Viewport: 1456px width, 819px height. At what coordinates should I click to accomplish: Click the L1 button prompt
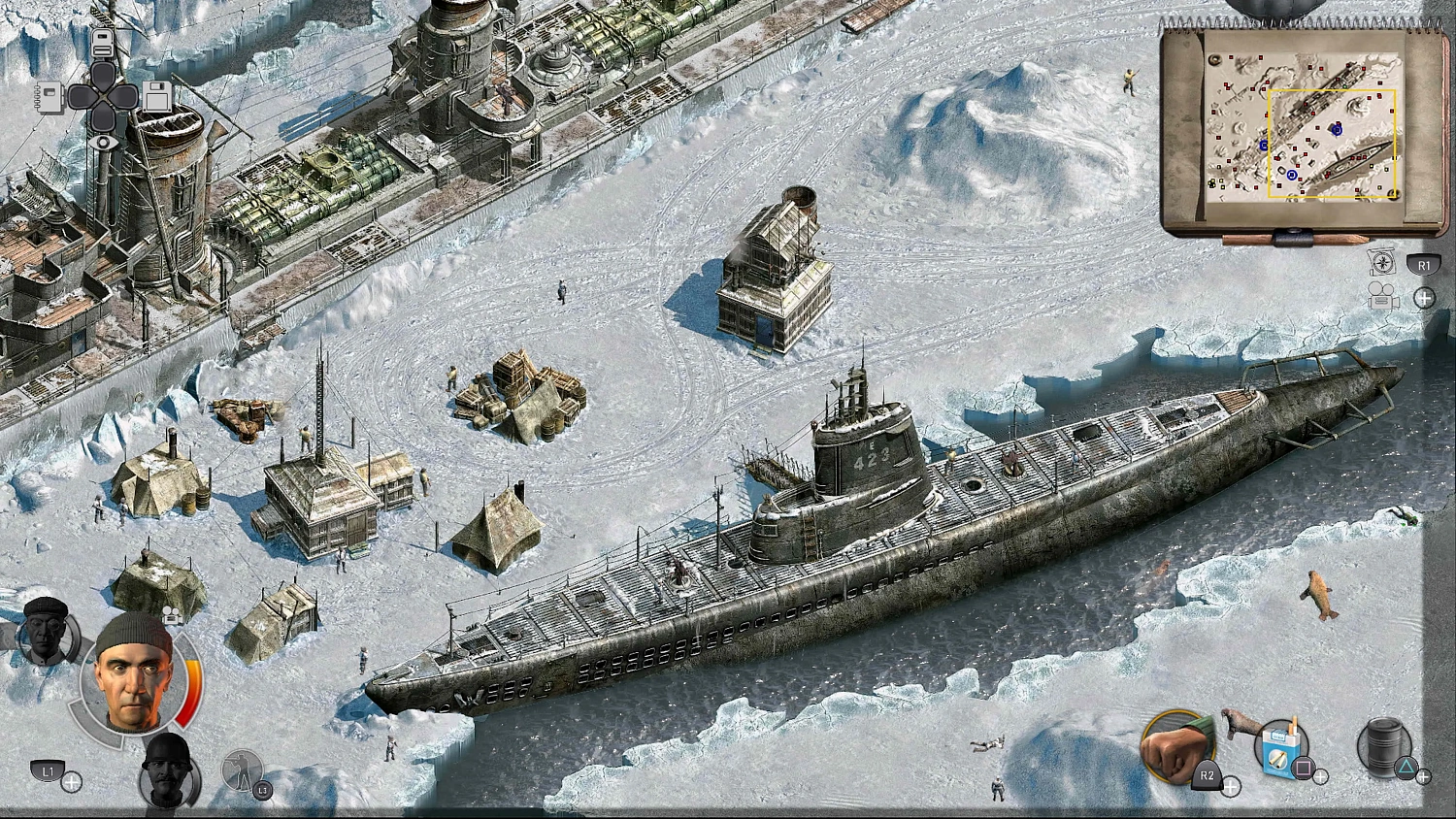50,771
